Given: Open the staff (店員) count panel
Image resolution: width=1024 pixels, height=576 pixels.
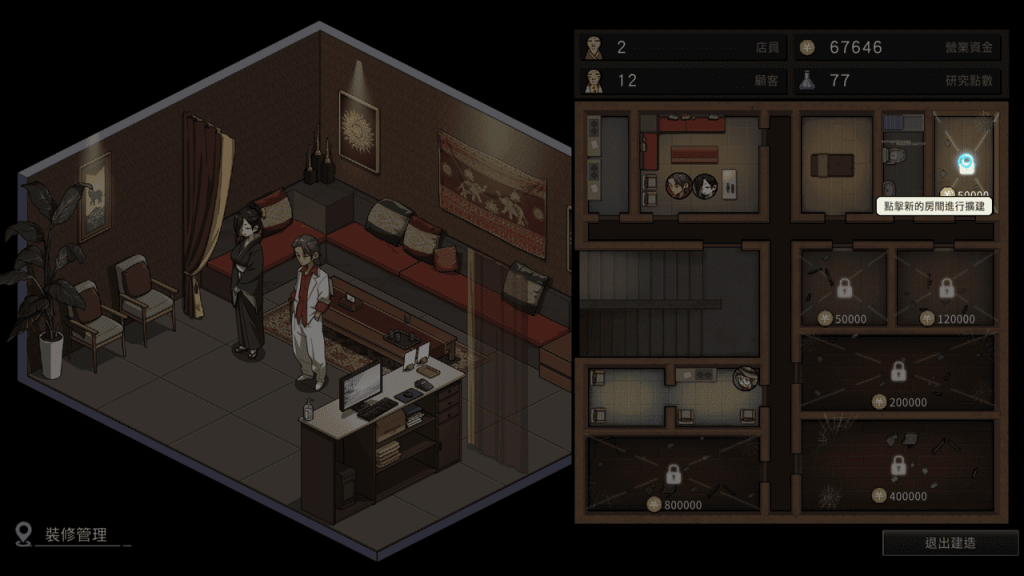Looking at the screenshot, I should [681, 47].
